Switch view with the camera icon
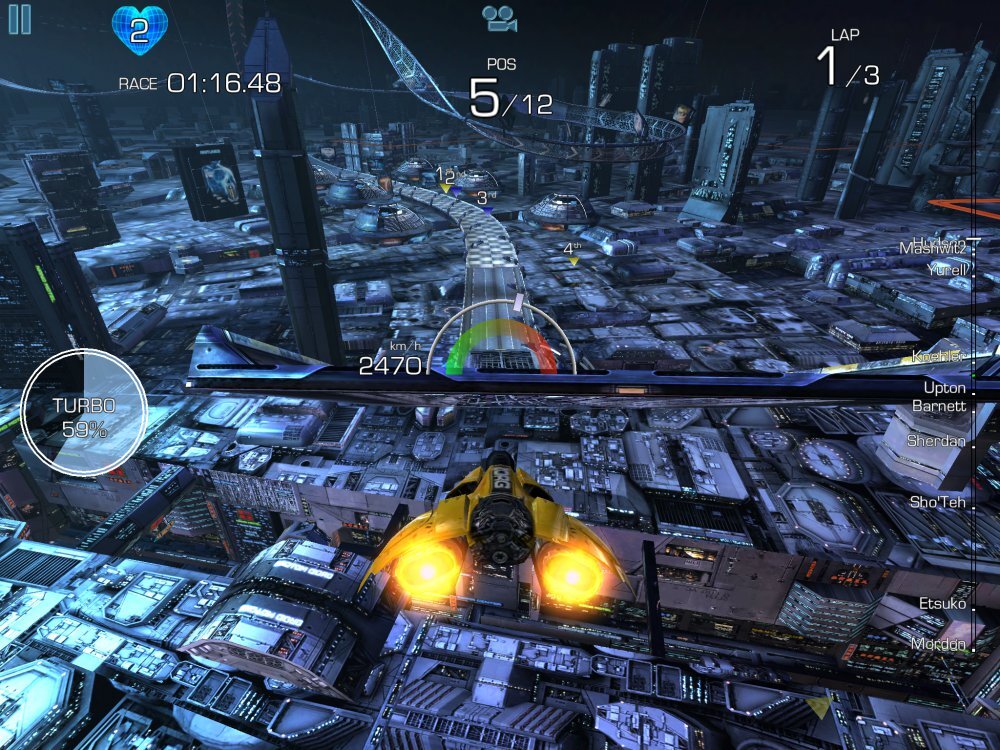 (x=499, y=18)
